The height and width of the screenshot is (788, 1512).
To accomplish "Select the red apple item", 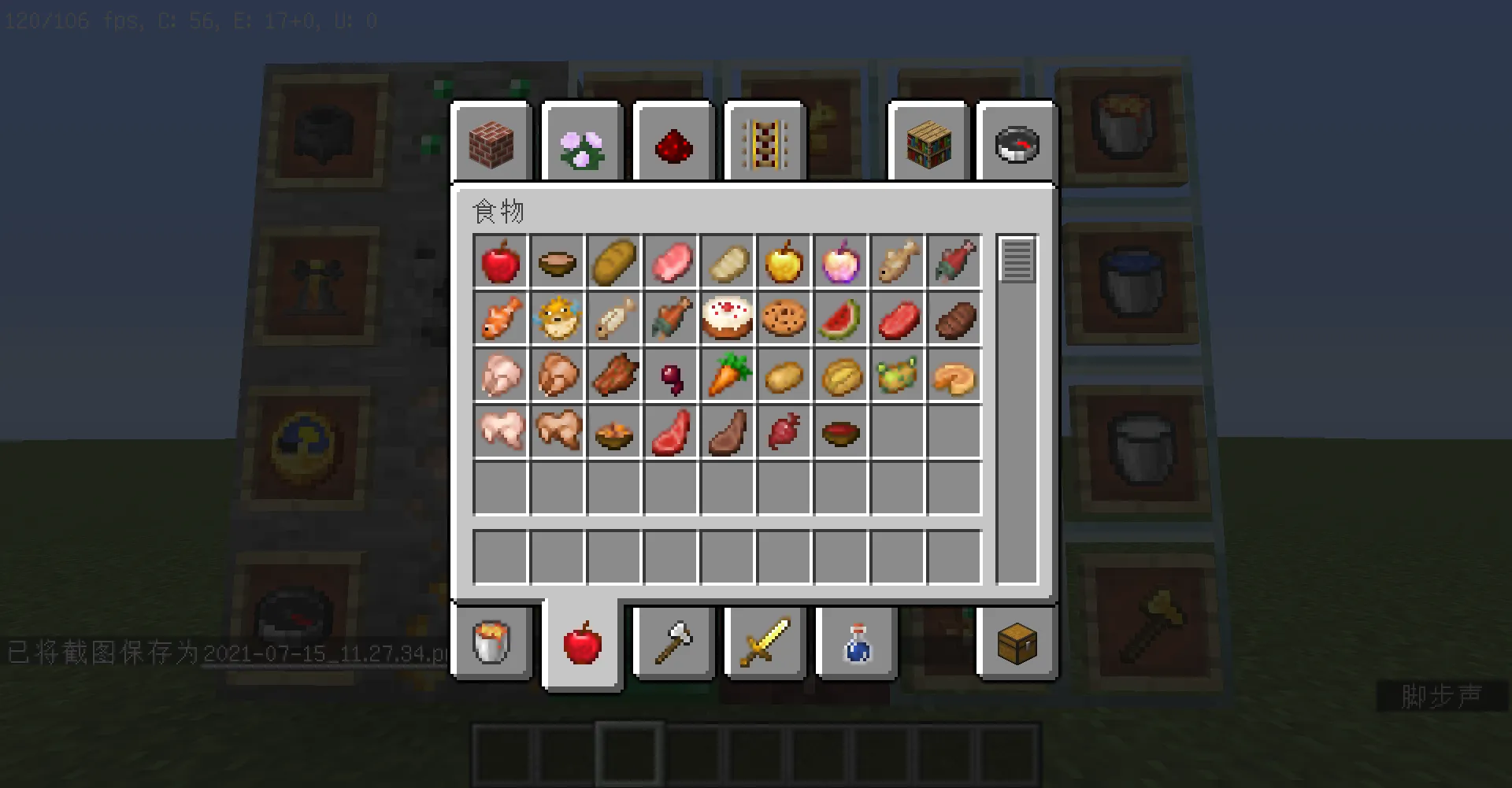I will click(x=501, y=262).
